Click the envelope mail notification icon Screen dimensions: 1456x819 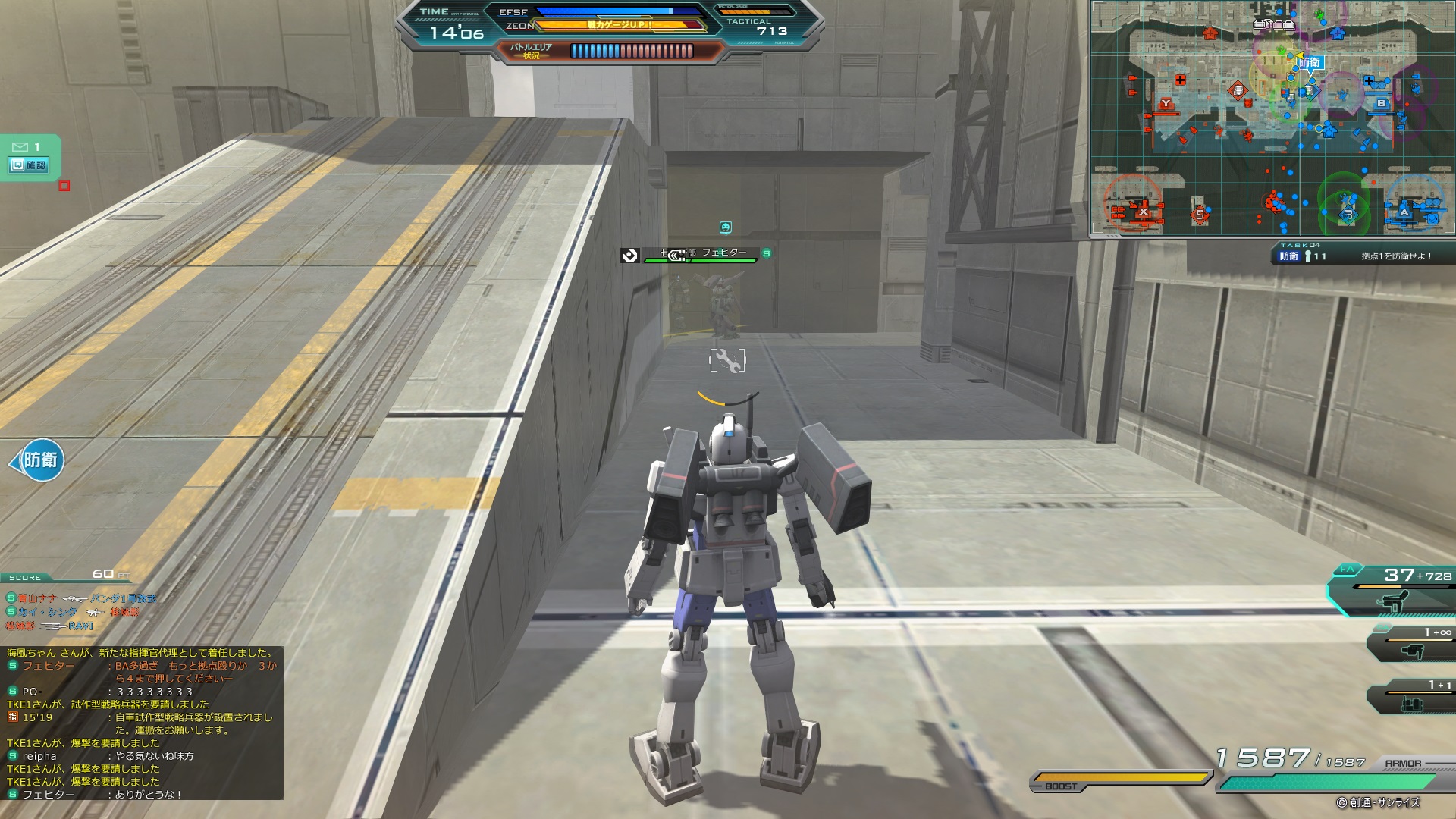(20, 146)
